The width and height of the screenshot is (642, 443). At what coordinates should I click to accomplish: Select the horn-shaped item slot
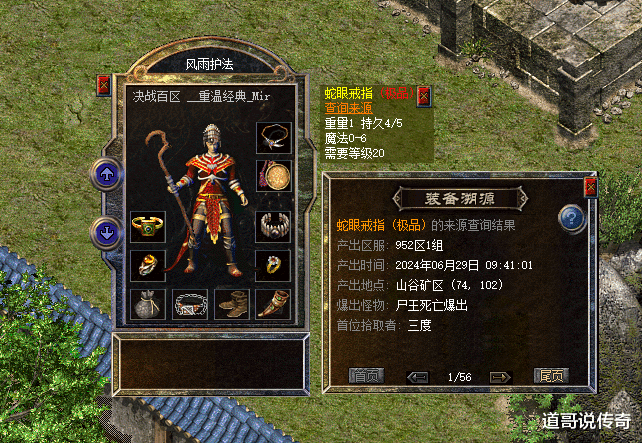[x=272, y=304]
